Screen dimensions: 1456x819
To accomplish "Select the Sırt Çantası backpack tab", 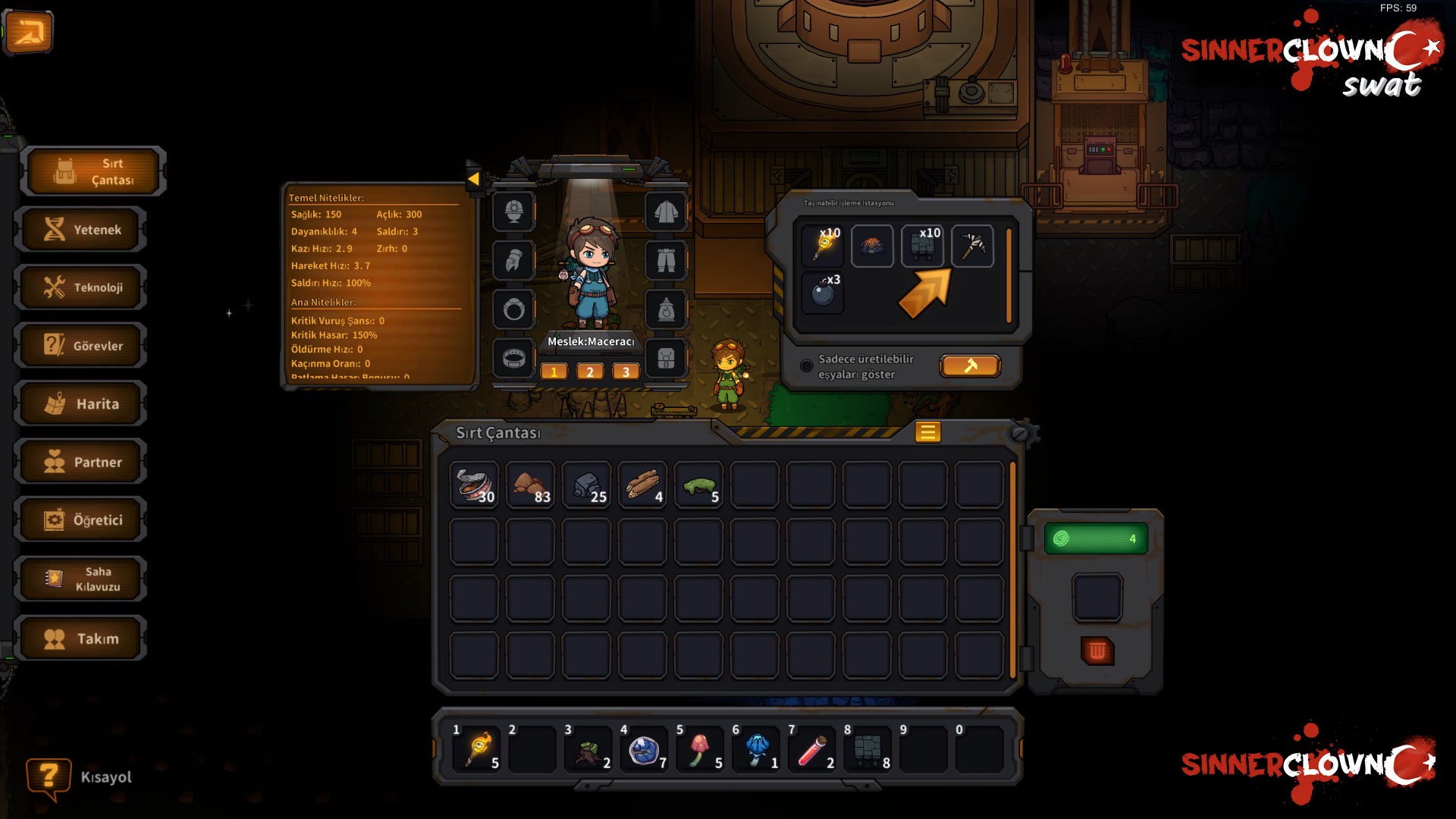I will [x=94, y=171].
